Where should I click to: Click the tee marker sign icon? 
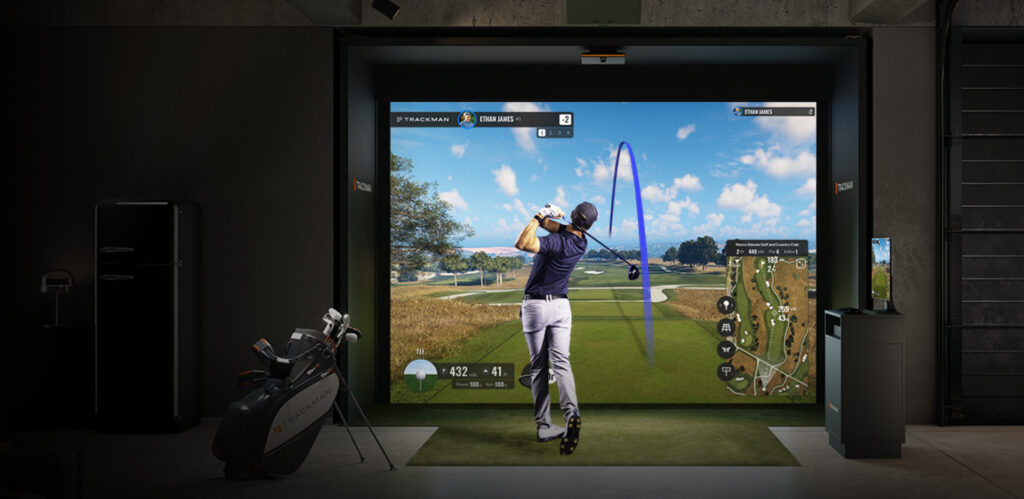click(726, 371)
